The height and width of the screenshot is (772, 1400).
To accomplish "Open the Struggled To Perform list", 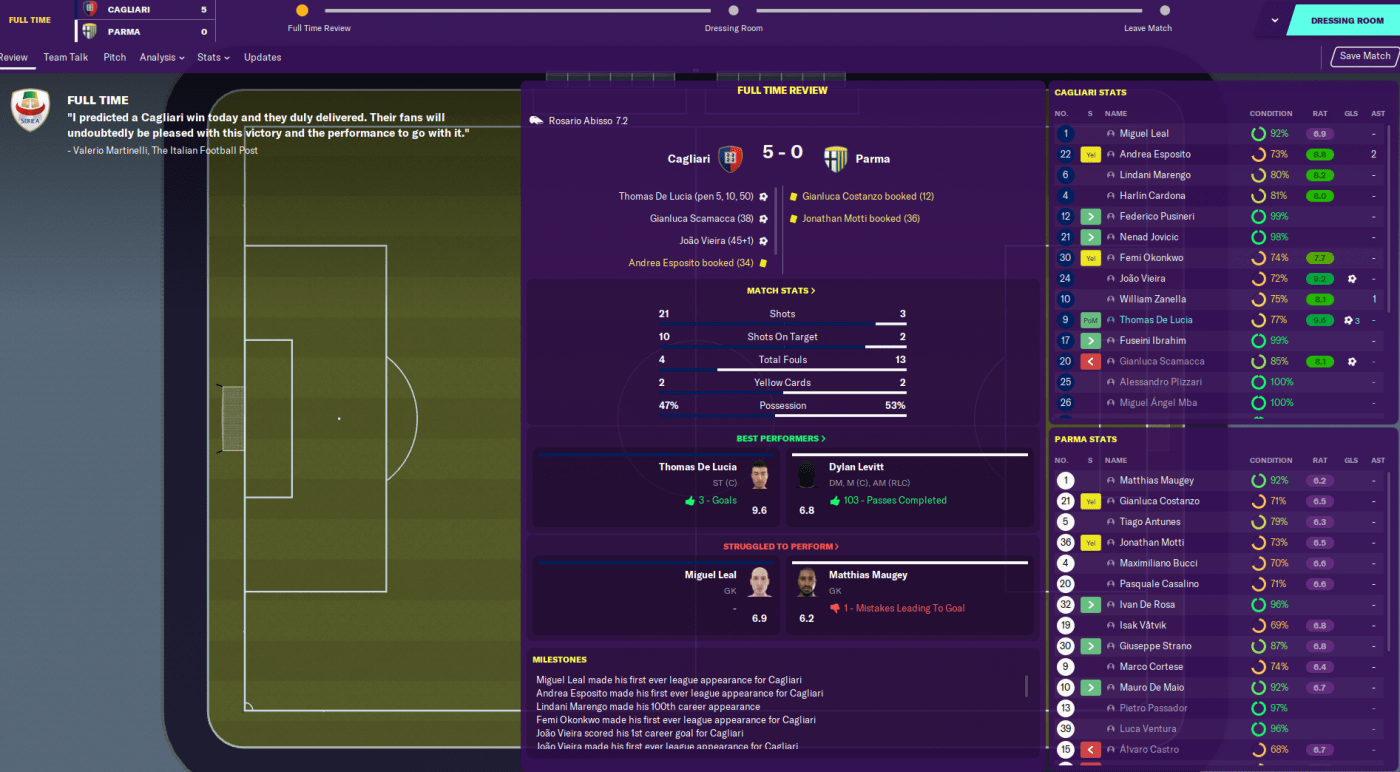I will (781, 547).
